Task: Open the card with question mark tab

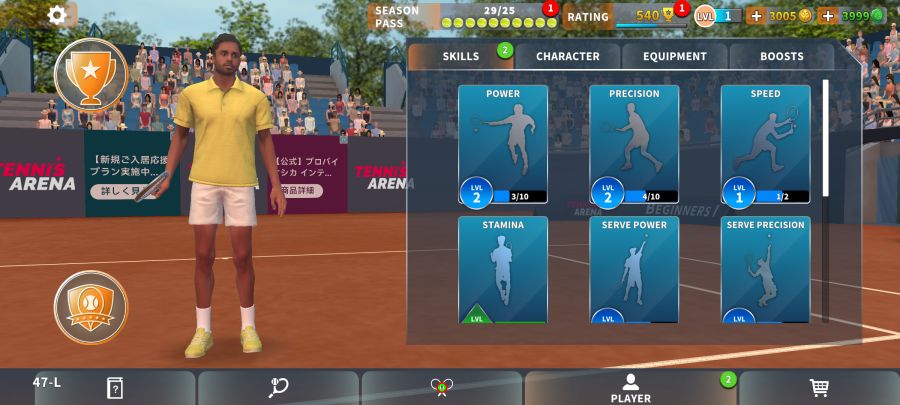Action: (115, 388)
